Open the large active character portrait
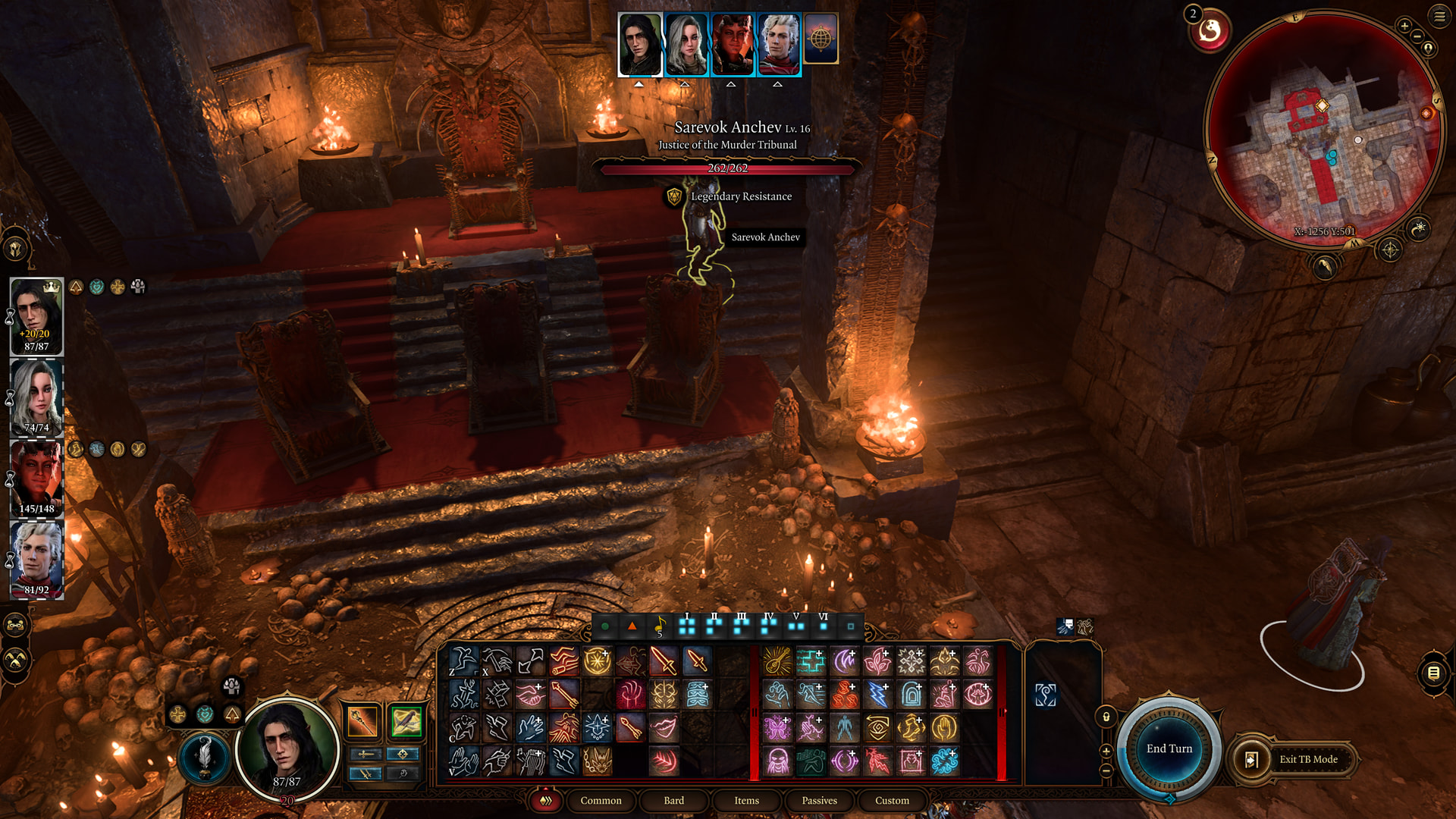The image size is (1456, 819). pos(287,749)
